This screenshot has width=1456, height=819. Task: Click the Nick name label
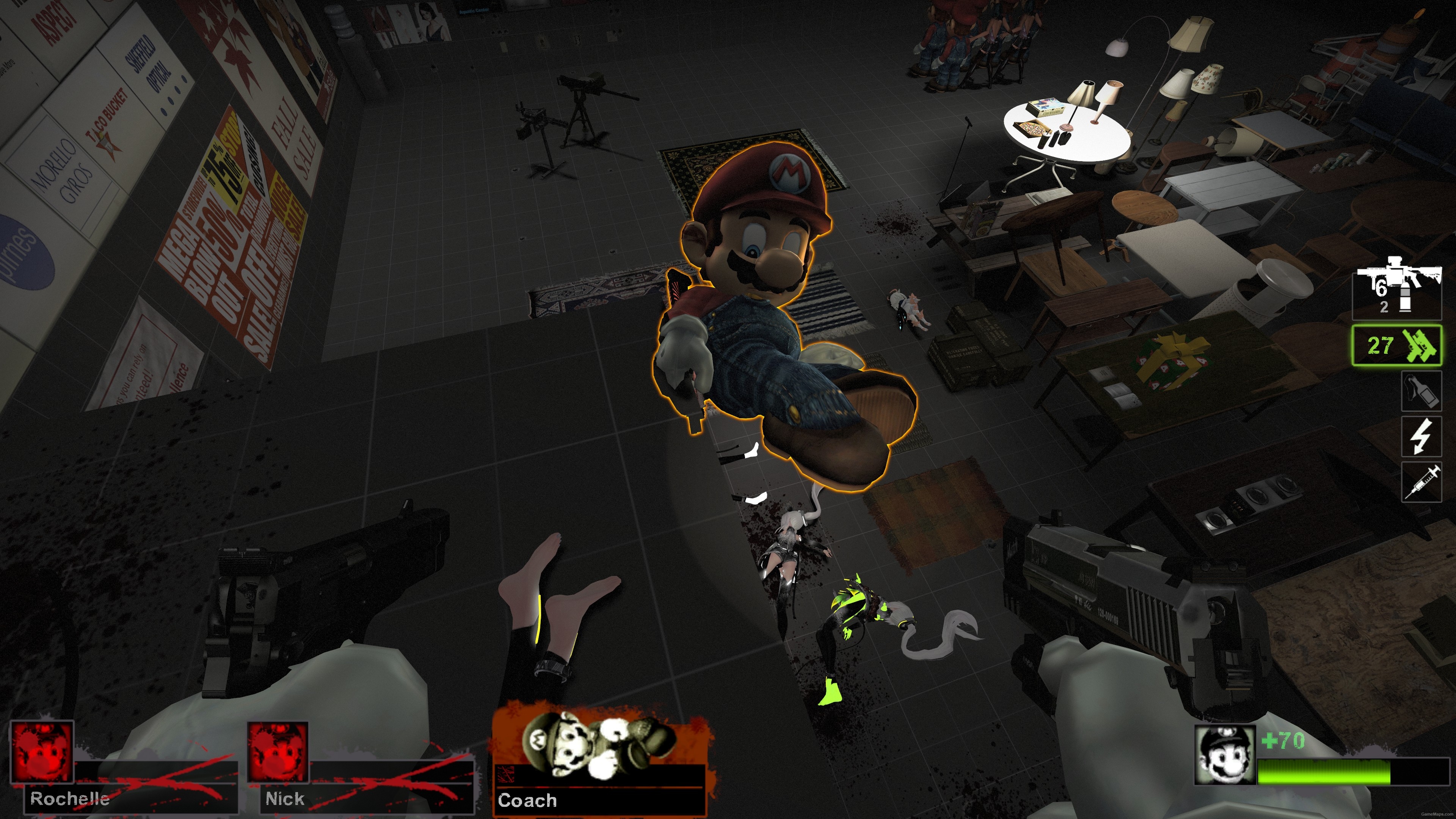click(x=285, y=799)
